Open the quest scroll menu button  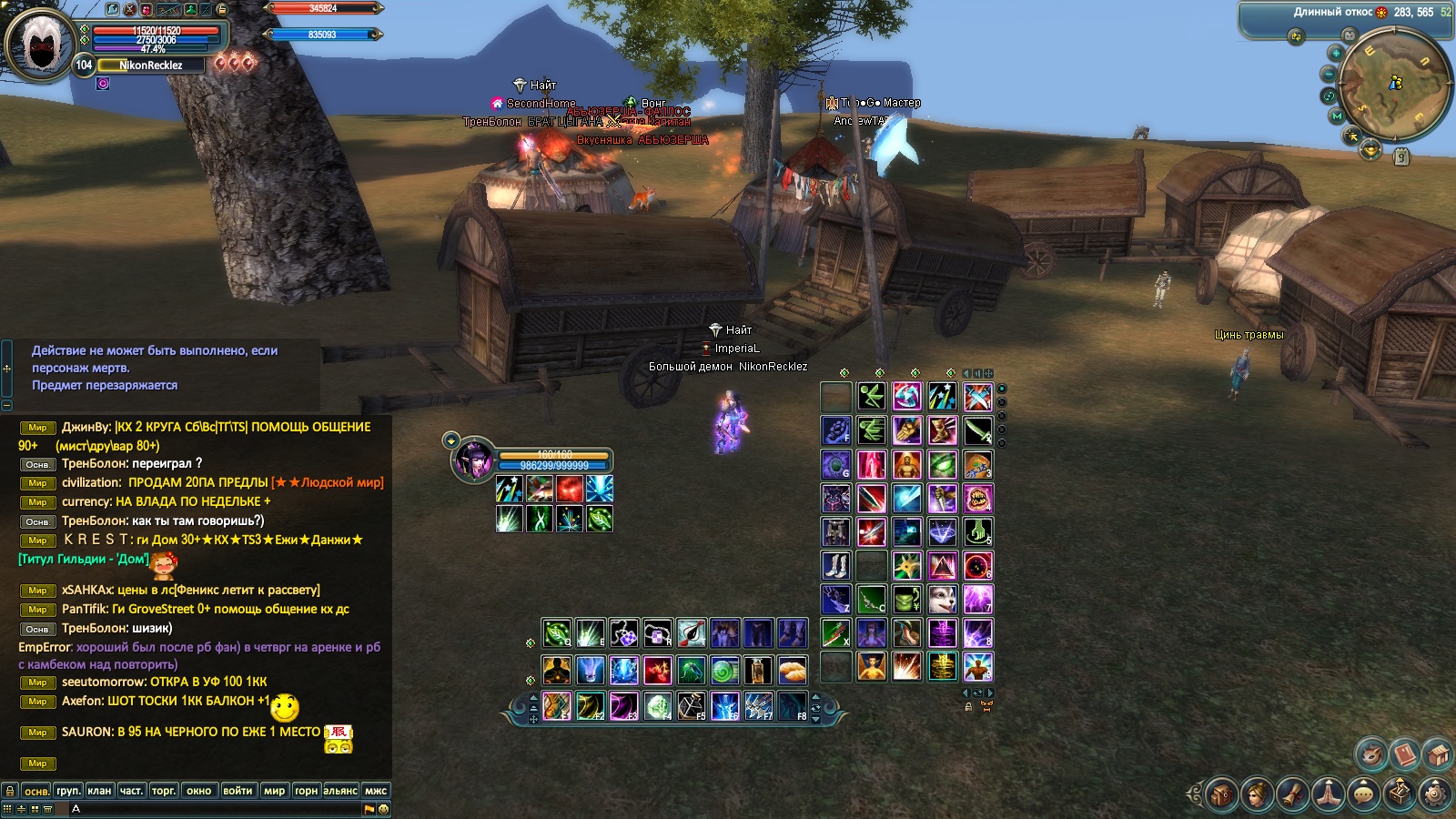(1292, 794)
